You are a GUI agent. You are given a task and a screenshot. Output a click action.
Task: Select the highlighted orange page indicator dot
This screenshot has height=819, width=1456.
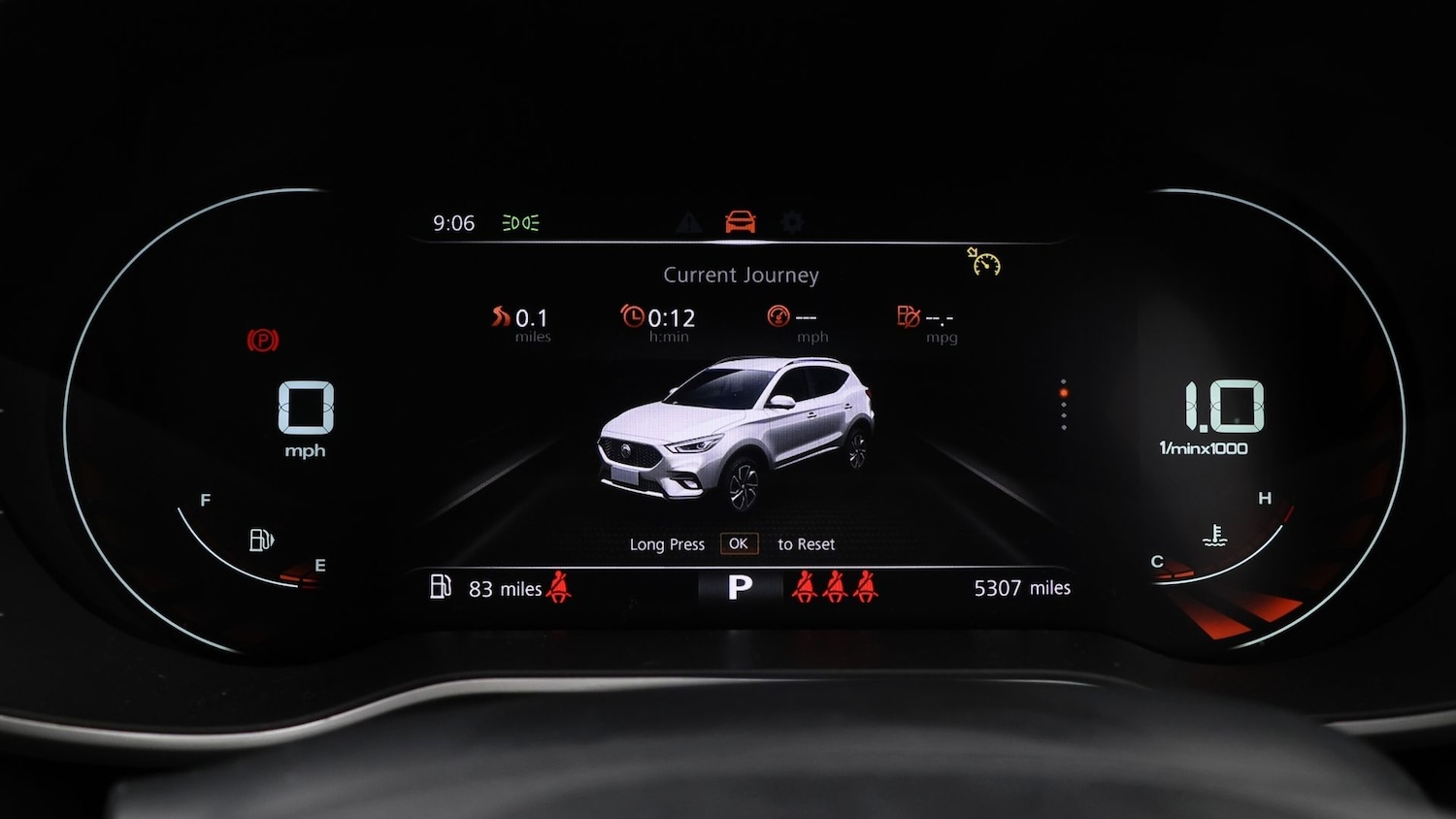click(x=1064, y=393)
